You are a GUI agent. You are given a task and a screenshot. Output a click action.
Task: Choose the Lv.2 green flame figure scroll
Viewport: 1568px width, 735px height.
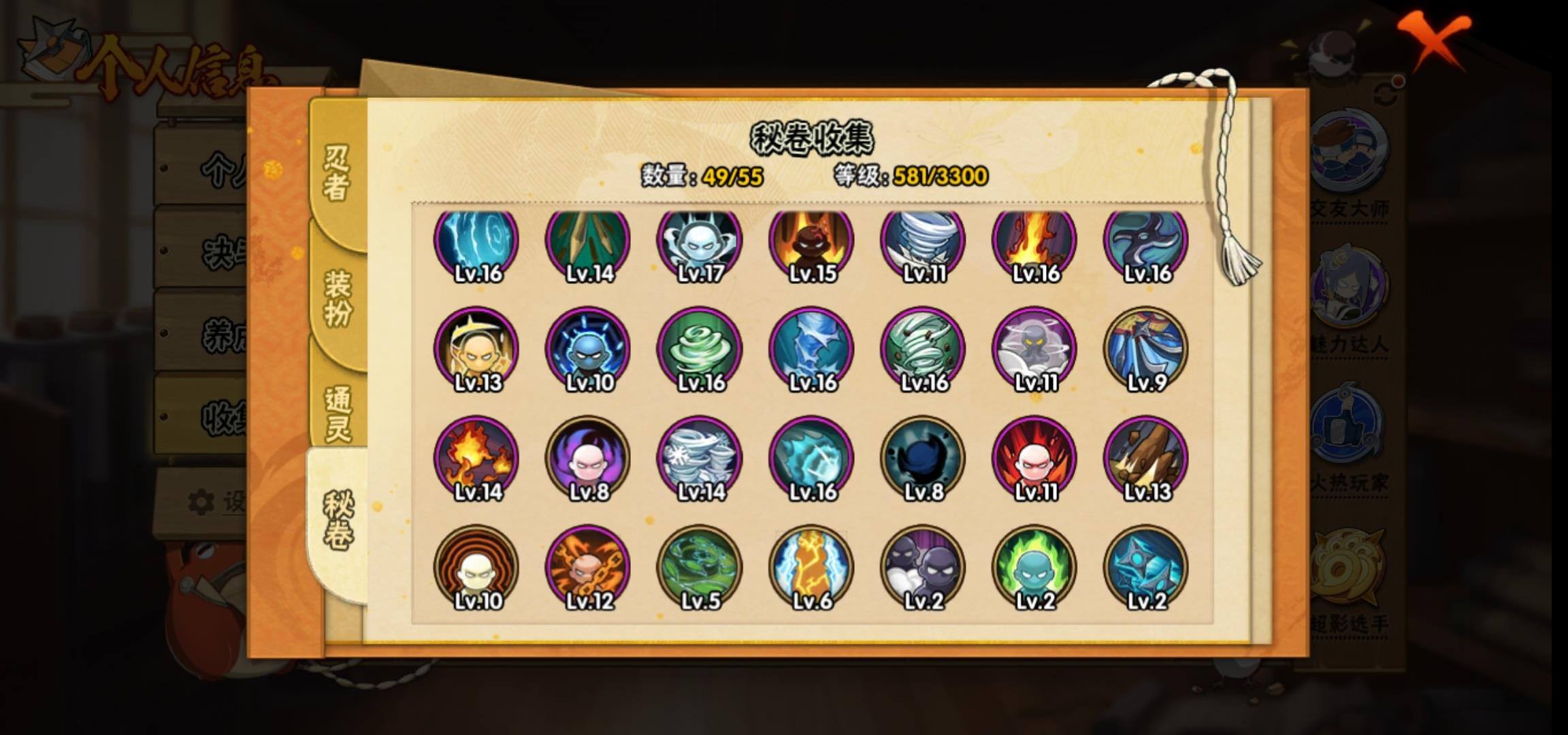[x=1034, y=568]
